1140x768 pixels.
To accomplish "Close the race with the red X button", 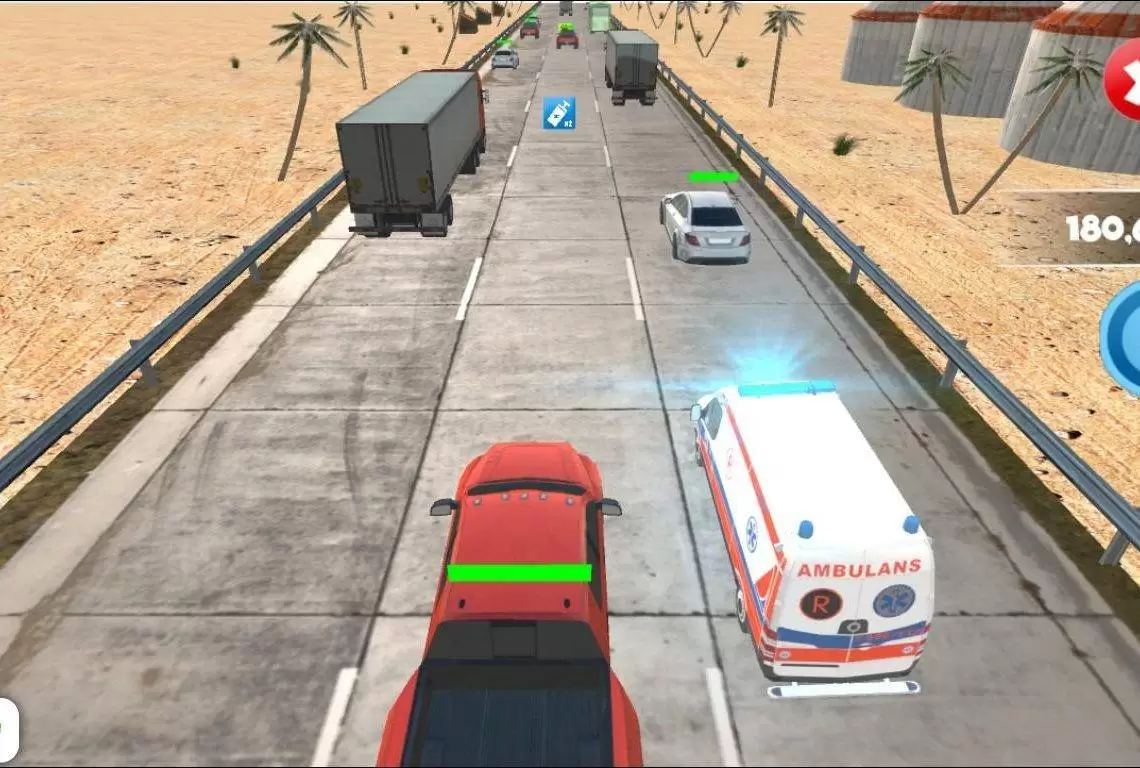I will [x=1125, y=81].
